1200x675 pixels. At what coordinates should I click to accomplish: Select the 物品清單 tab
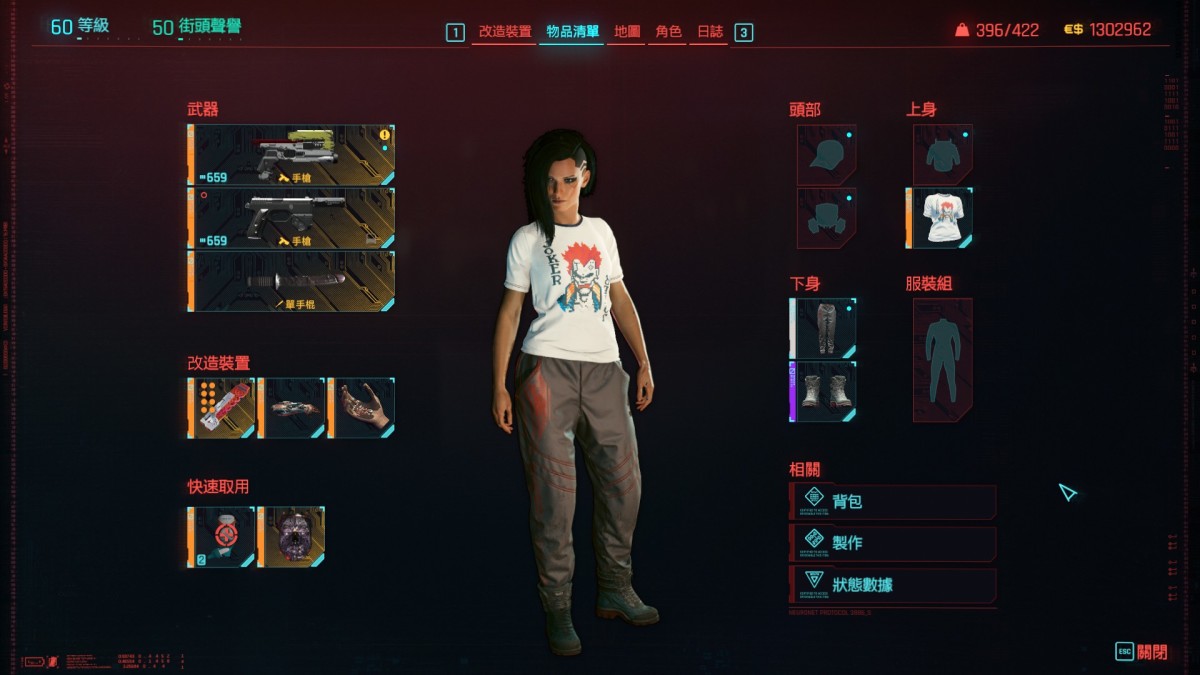point(573,32)
